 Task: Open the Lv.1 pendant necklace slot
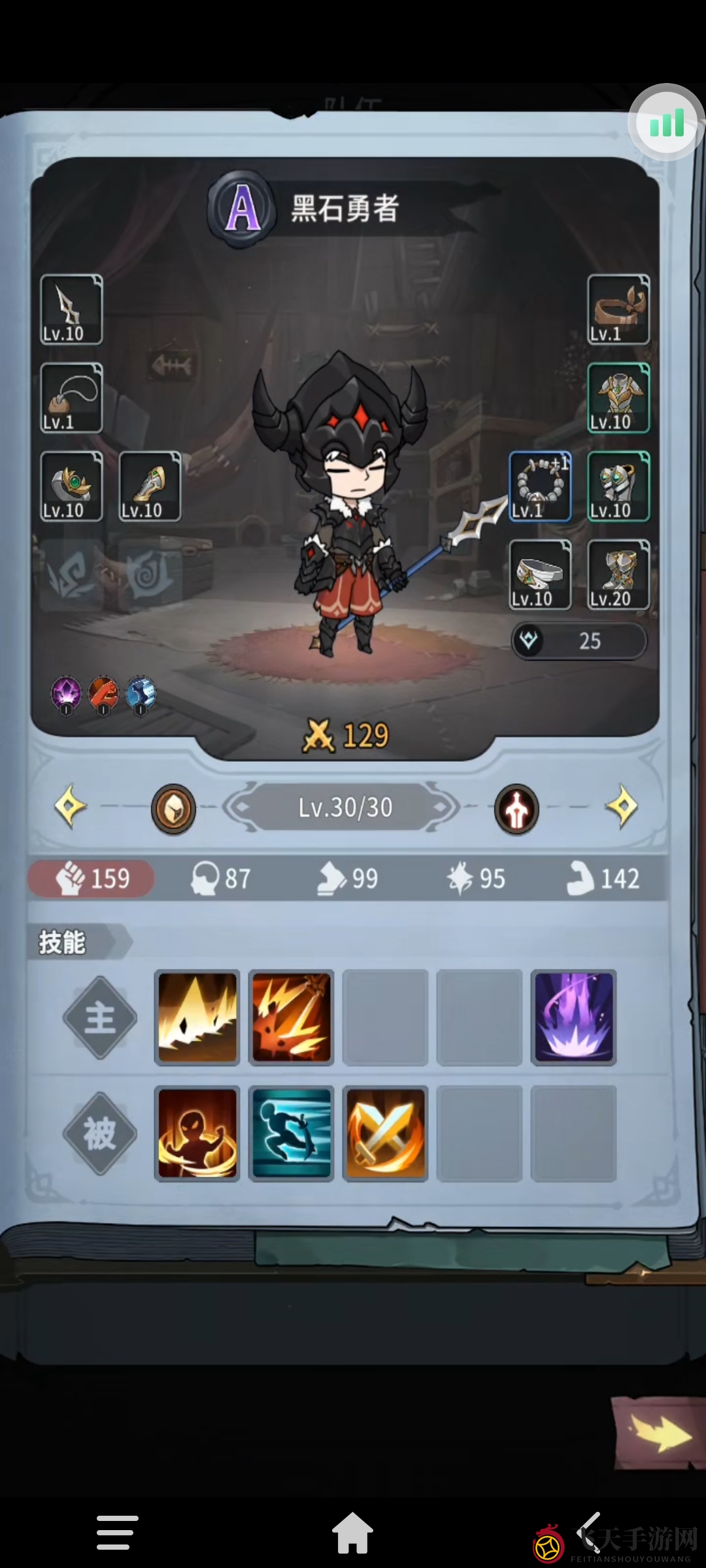coord(71,398)
